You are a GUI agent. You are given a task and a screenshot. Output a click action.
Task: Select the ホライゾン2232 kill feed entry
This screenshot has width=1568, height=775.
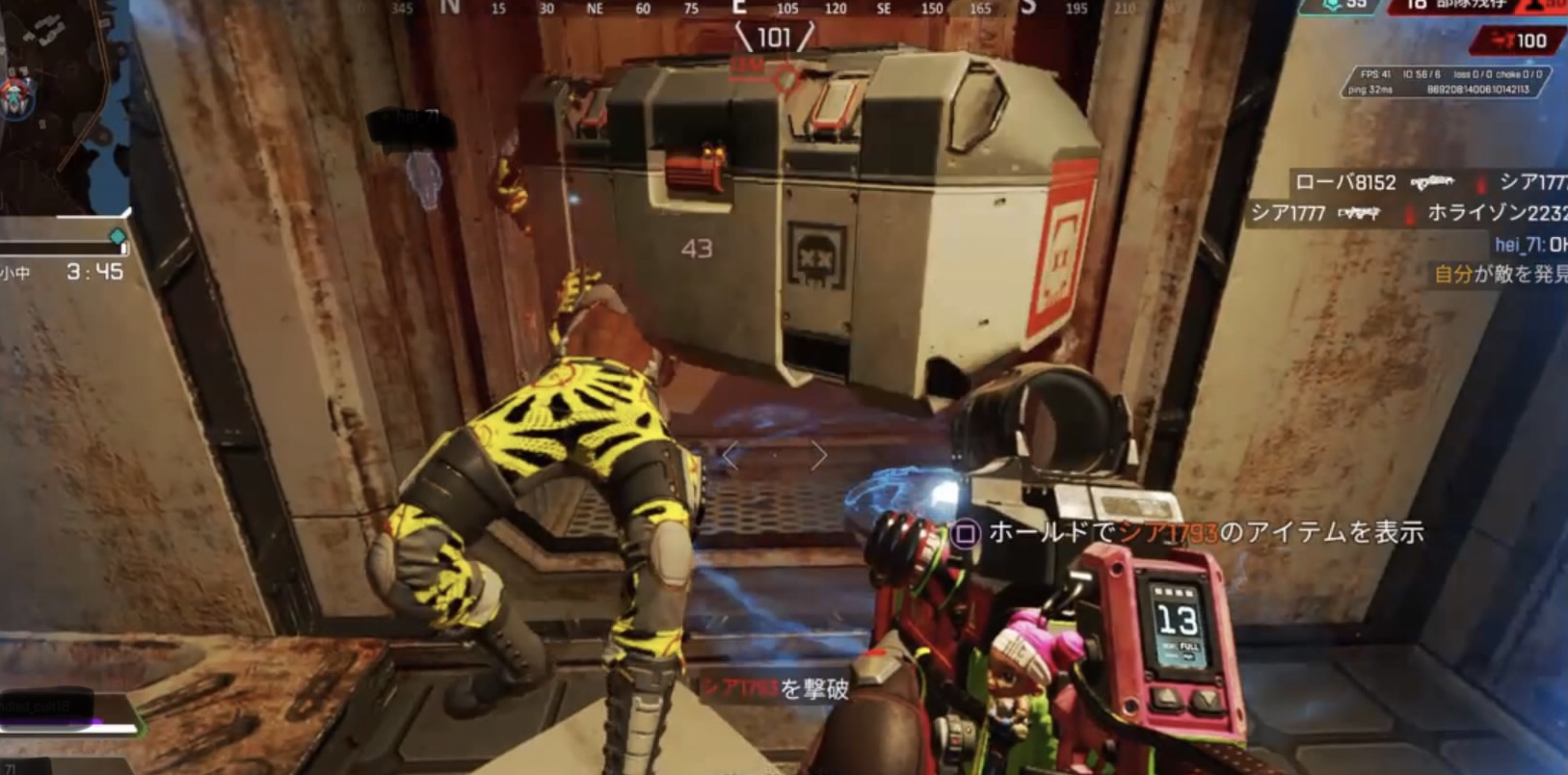tap(1496, 213)
